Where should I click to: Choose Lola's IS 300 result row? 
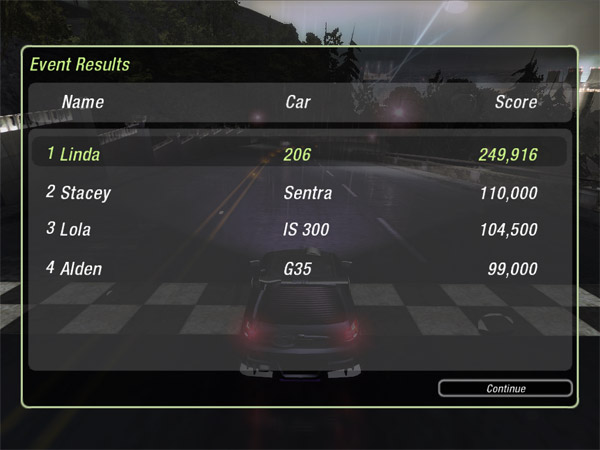[x=298, y=229]
